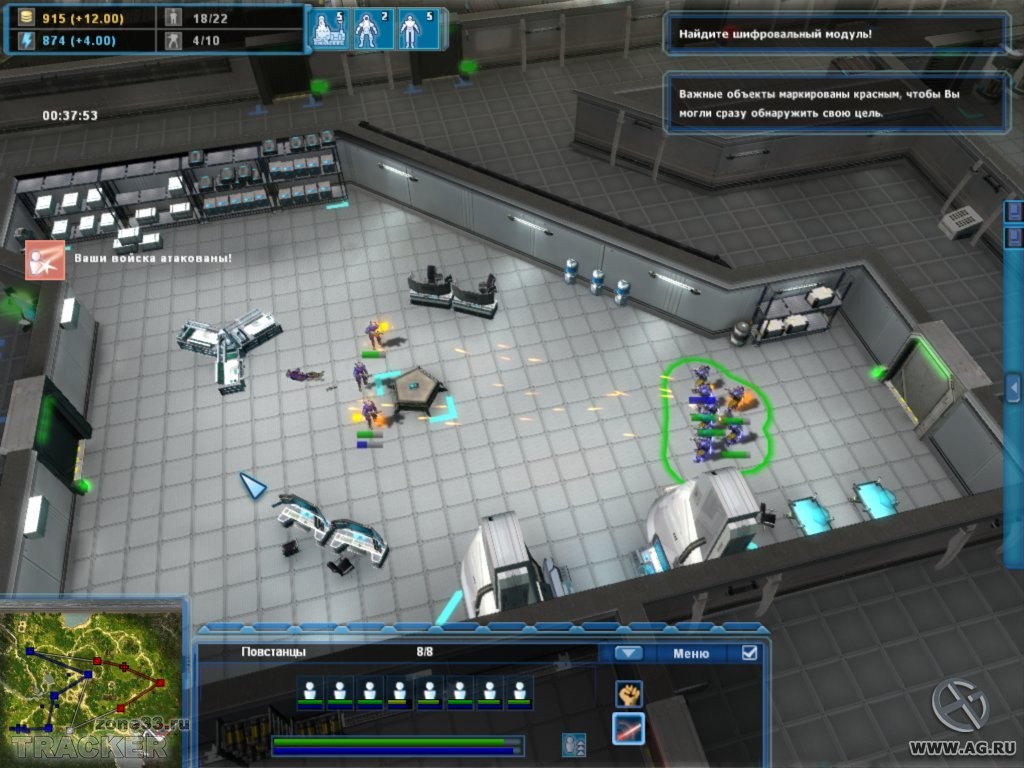The image size is (1024, 768).
Task: Expand the right side panel arrow
Action: pos(1013,386)
